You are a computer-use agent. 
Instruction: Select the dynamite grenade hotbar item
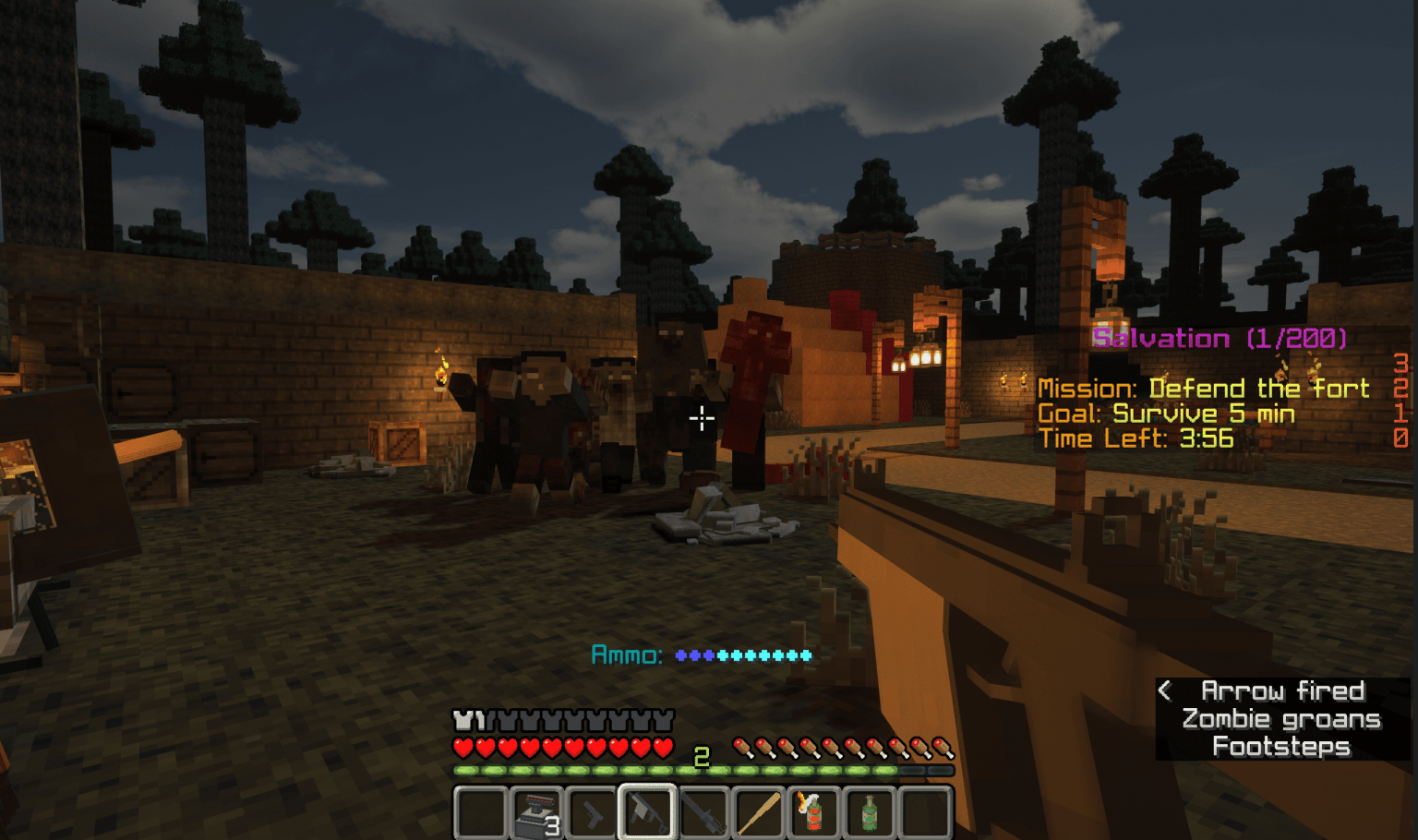click(813, 813)
